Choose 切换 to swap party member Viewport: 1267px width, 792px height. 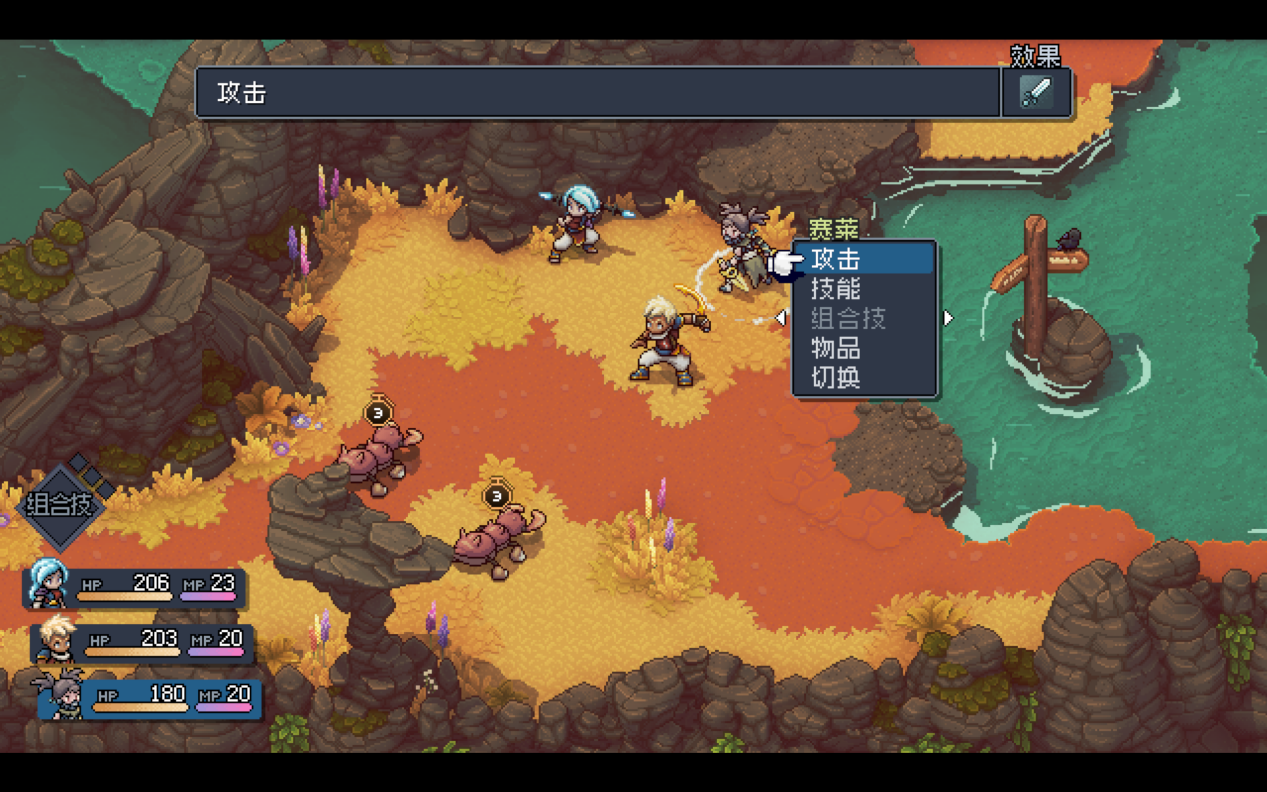(836, 377)
